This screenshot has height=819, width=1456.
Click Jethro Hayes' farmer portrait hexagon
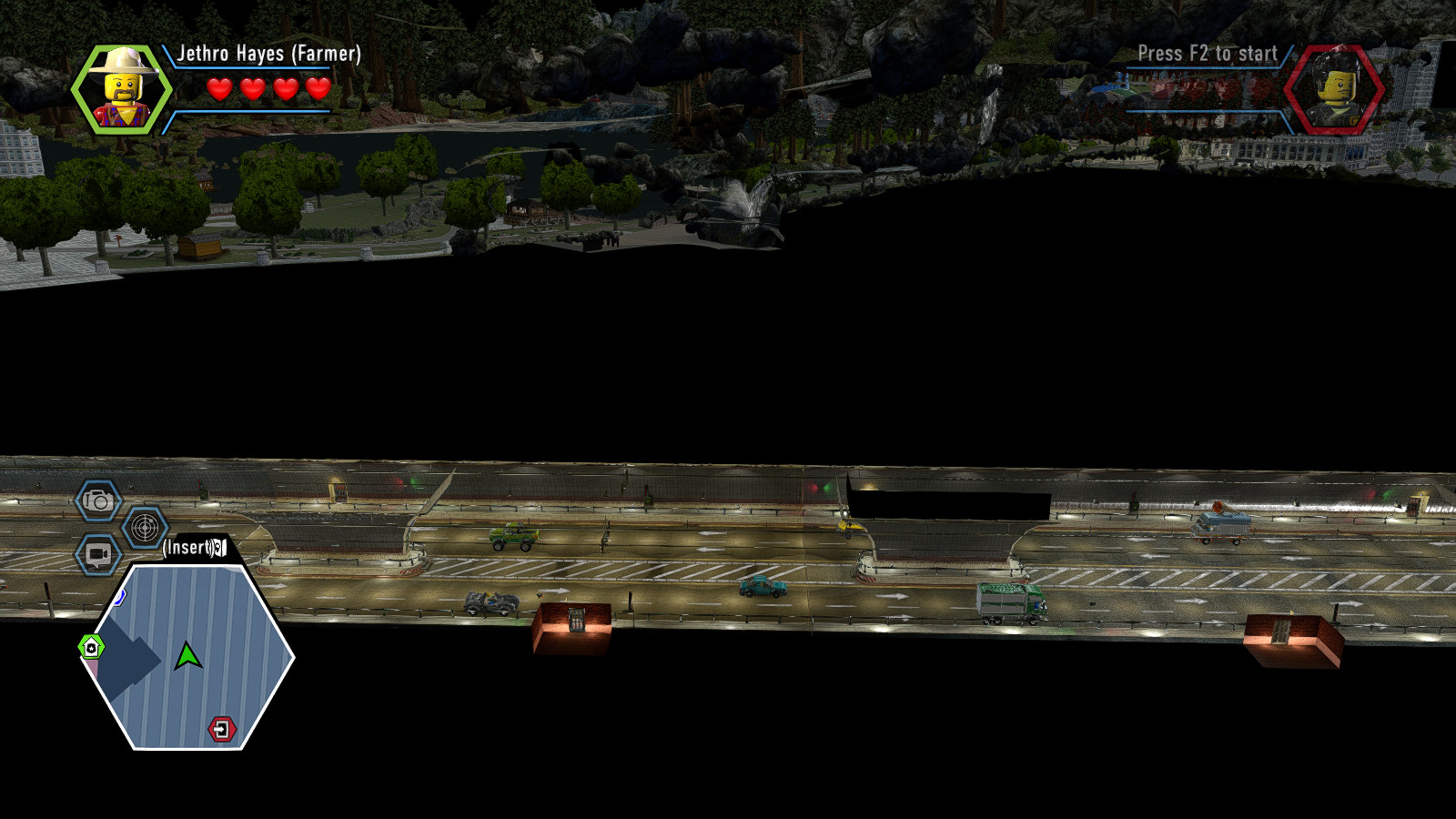pos(118,86)
